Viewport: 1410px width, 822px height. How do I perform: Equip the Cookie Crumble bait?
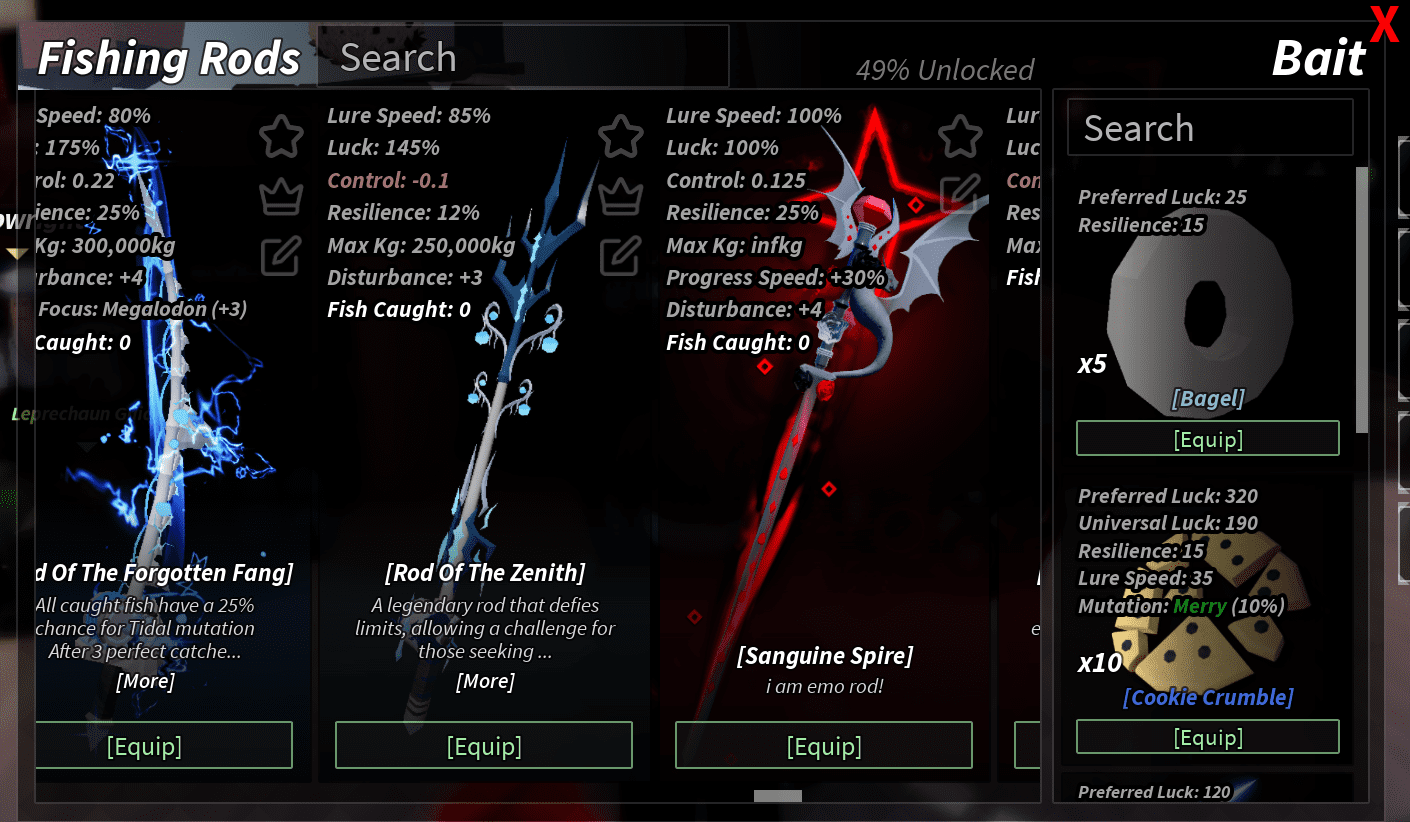click(x=1207, y=737)
